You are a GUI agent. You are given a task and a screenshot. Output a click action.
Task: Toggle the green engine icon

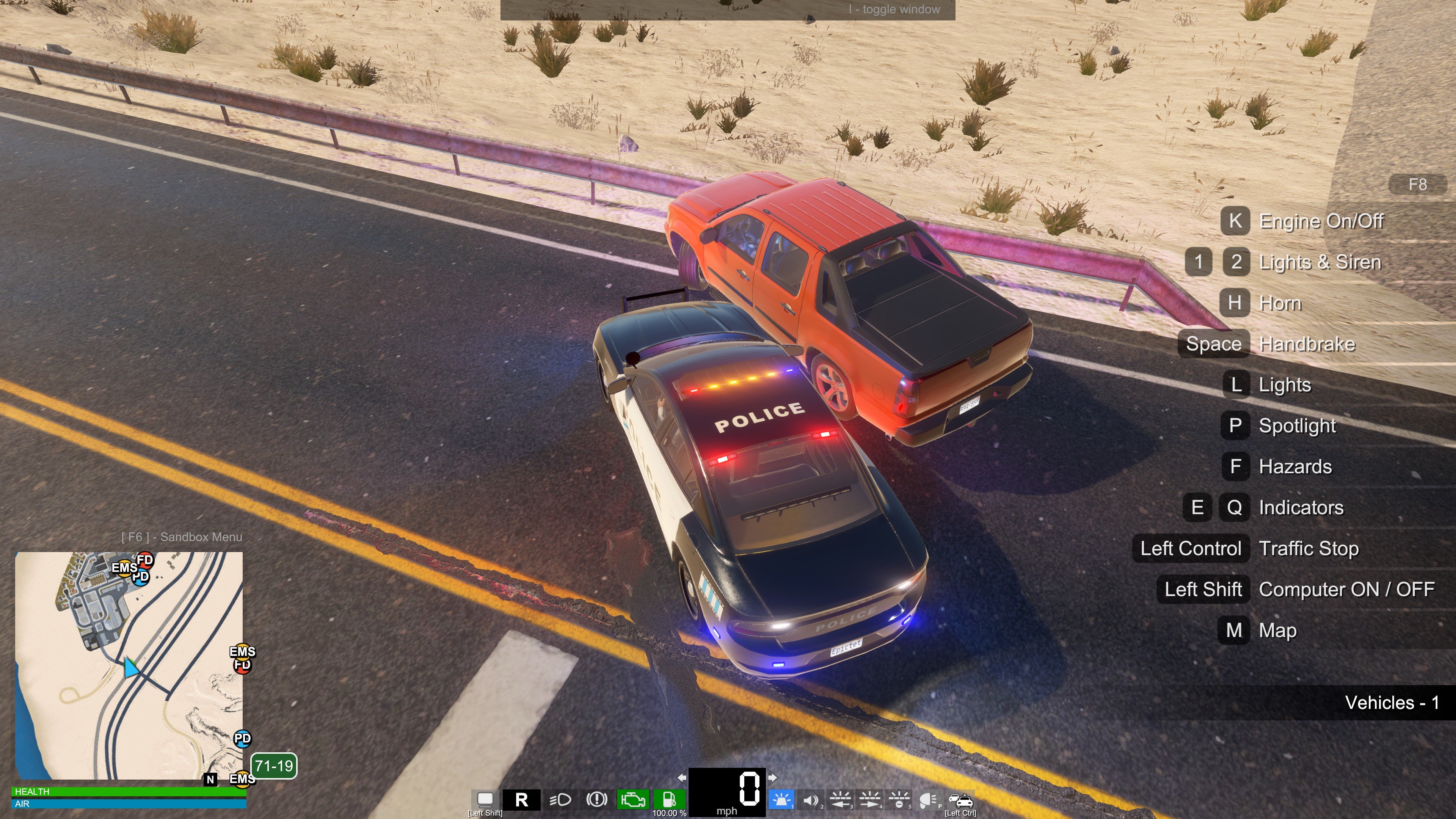(x=632, y=800)
